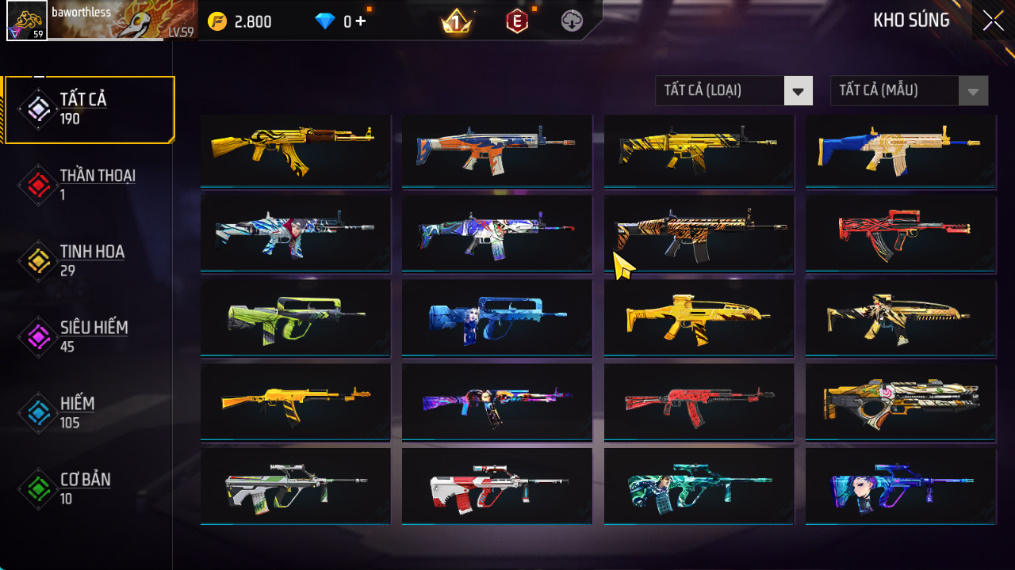Screen dimensions: 1015x570
Task: Open the Siêu Hiếm rarity tab
Action: click(x=90, y=336)
